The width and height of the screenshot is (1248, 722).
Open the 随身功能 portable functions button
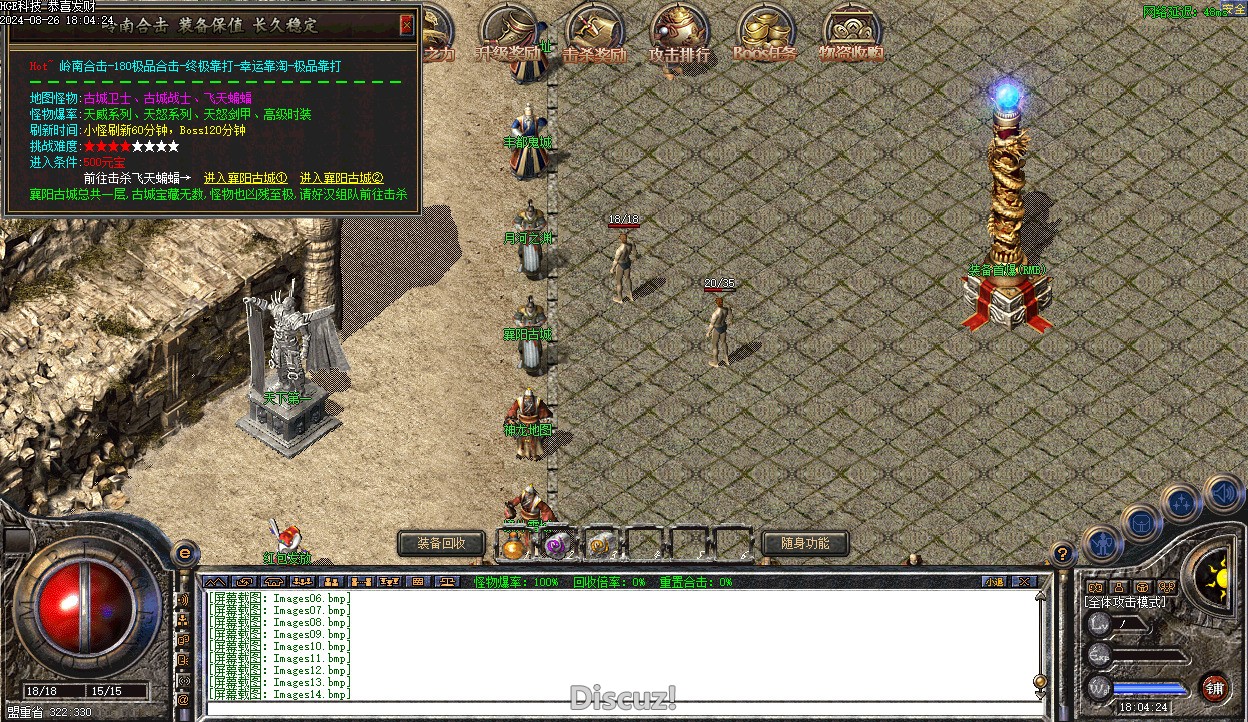click(x=805, y=543)
